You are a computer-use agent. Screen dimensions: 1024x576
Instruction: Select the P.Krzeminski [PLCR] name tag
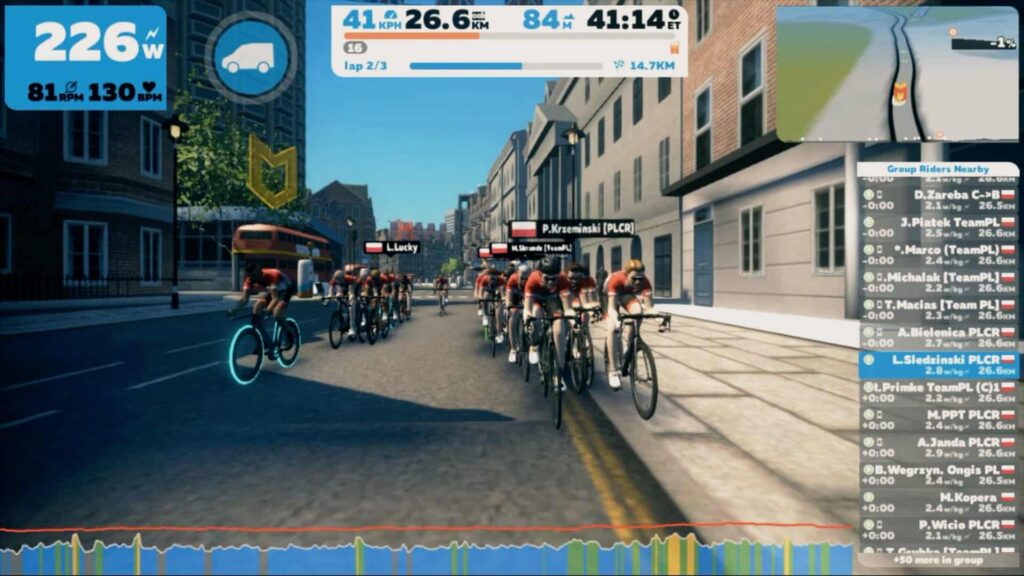coord(572,229)
